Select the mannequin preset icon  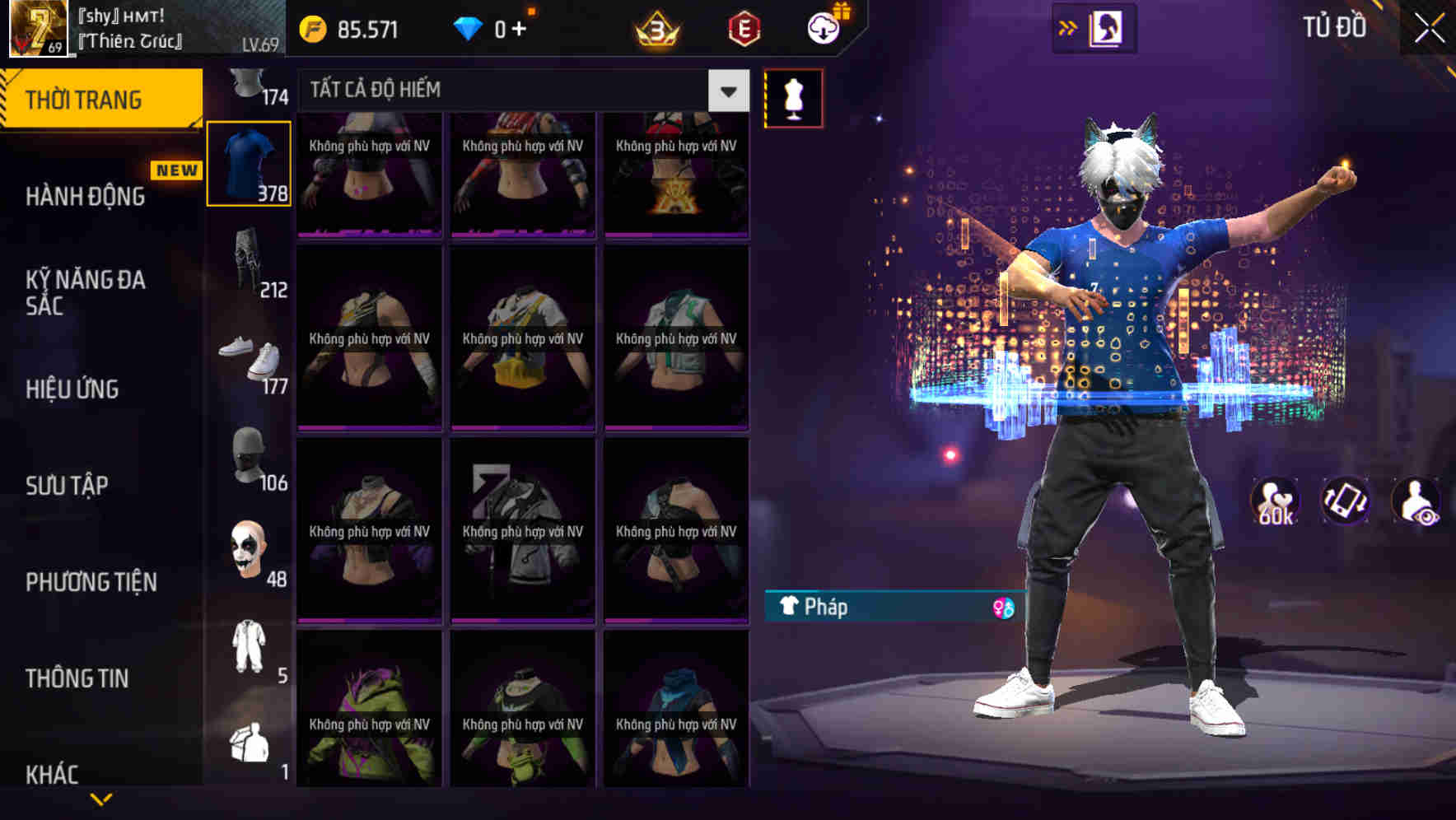coord(793,97)
